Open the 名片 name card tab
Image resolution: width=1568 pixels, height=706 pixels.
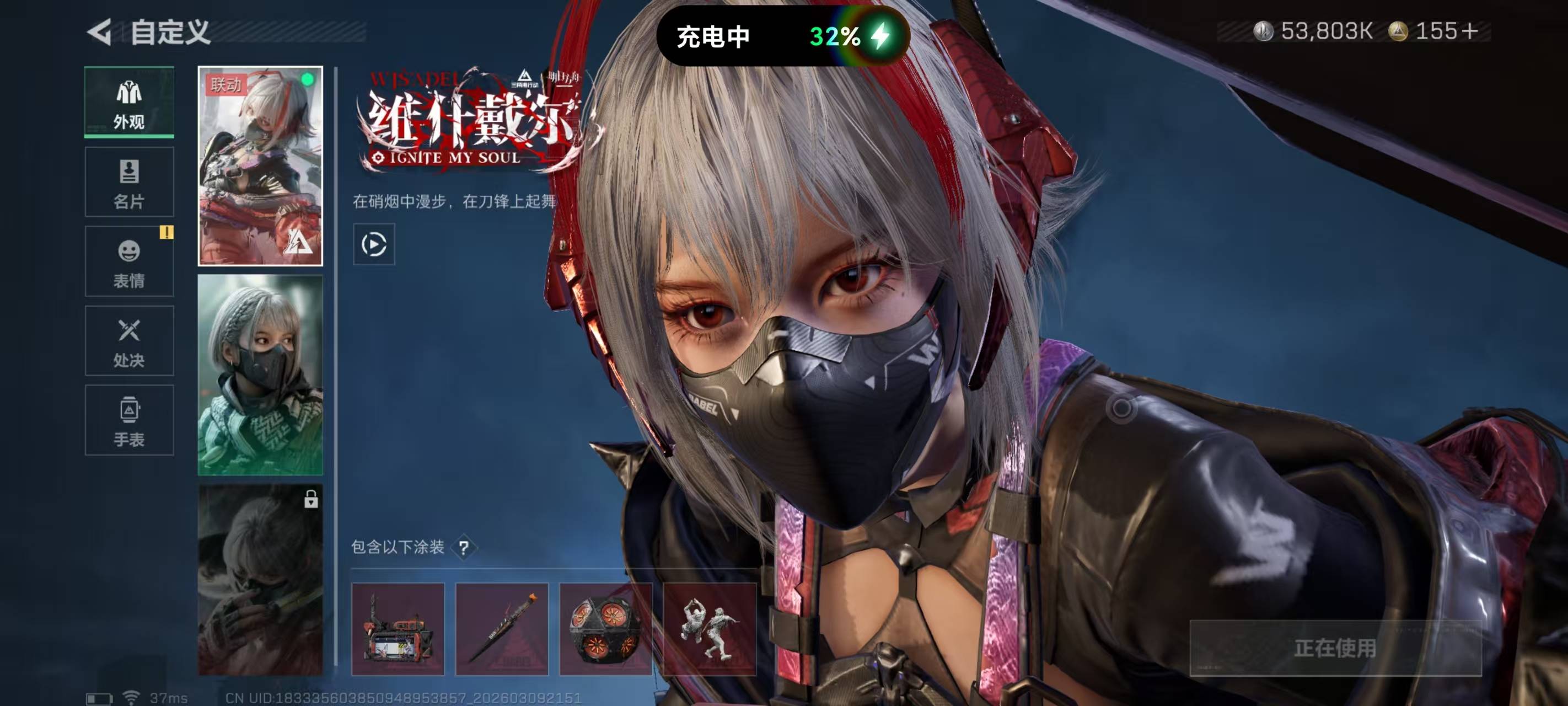(x=129, y=181)
